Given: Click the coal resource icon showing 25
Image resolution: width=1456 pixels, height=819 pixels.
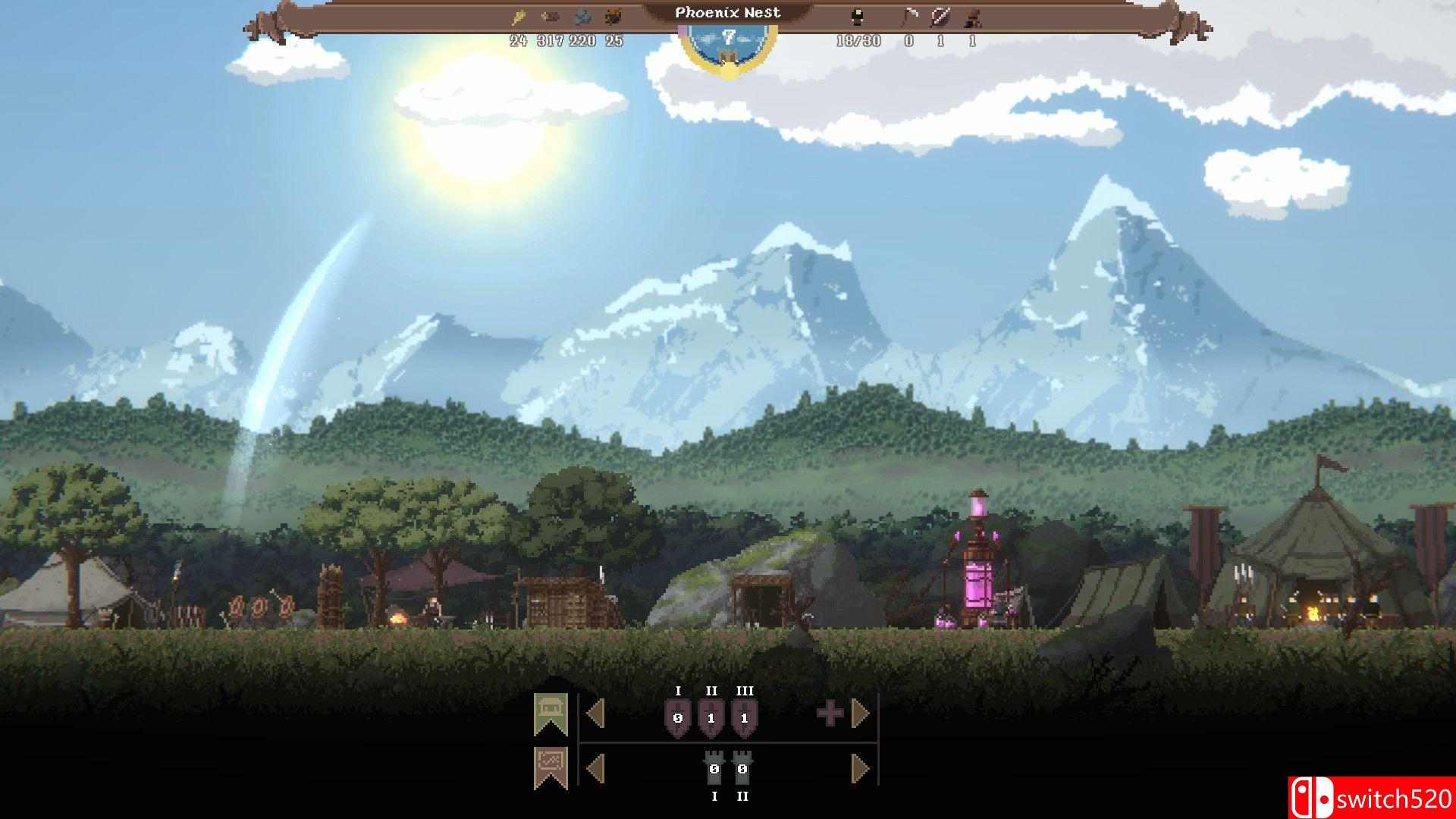Looking at the screenshot, I should 613,15.
